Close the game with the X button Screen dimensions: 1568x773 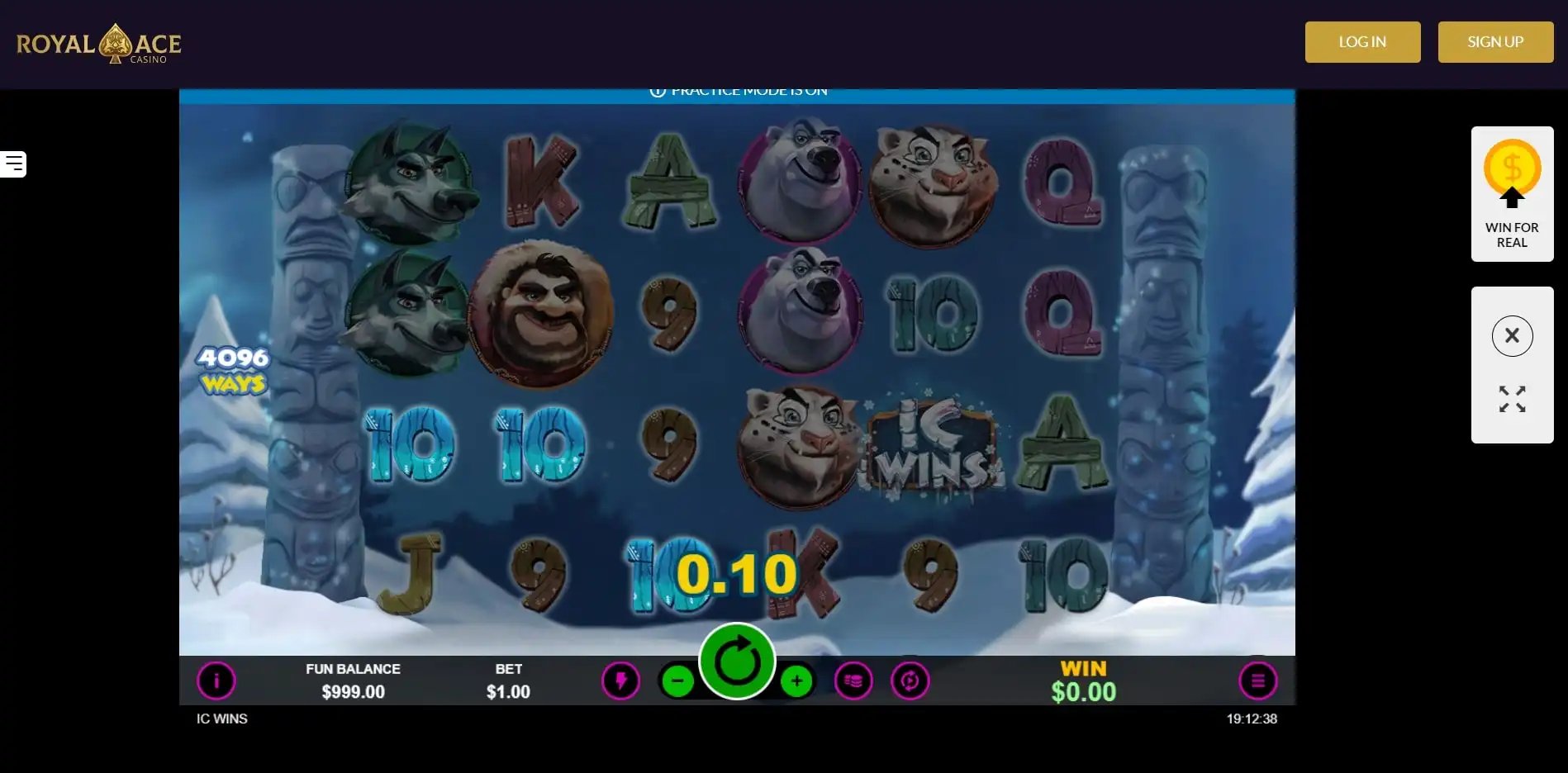coord(1512,336)
